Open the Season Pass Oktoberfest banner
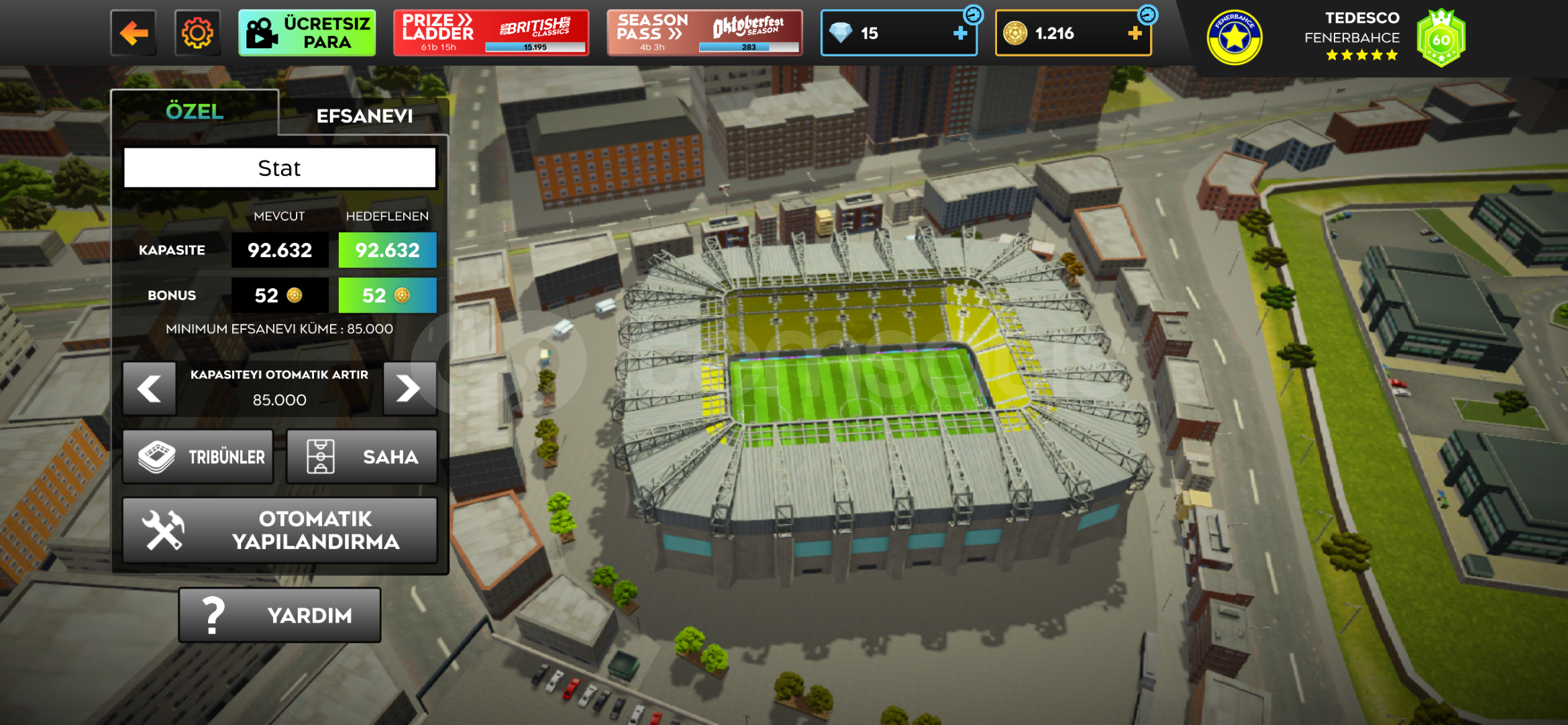1568x725 pixels. click(704, 33)
